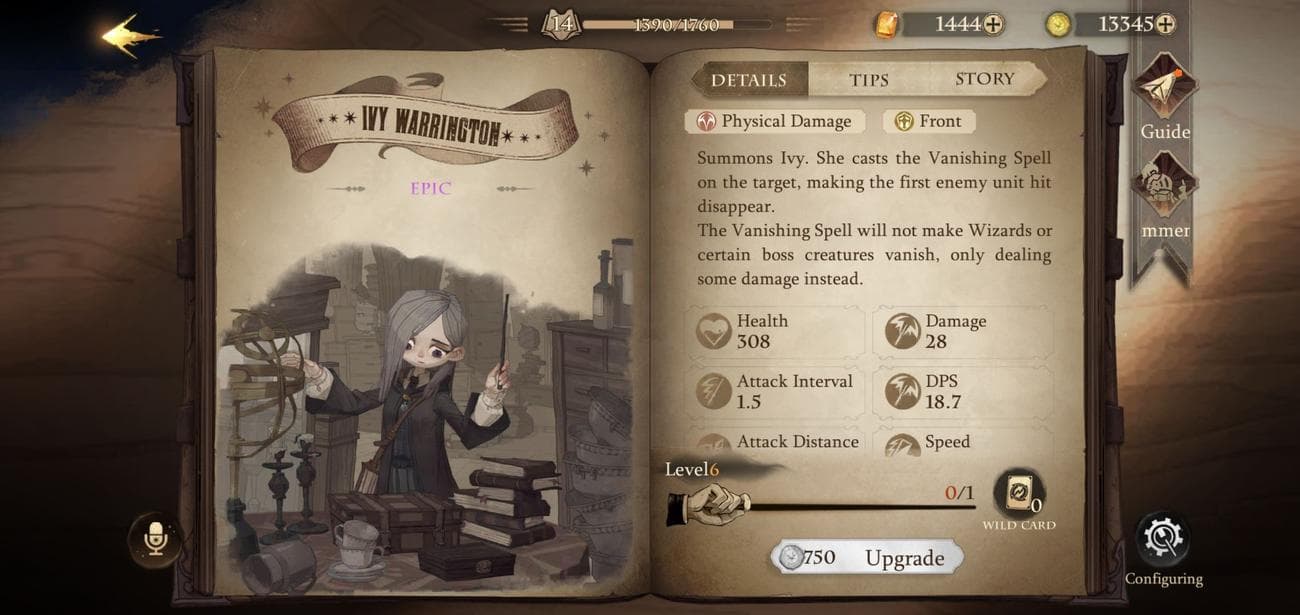Open the Story tab
Image resolution: width=1300 pixels, height=615 pixels.
point(984,79)
